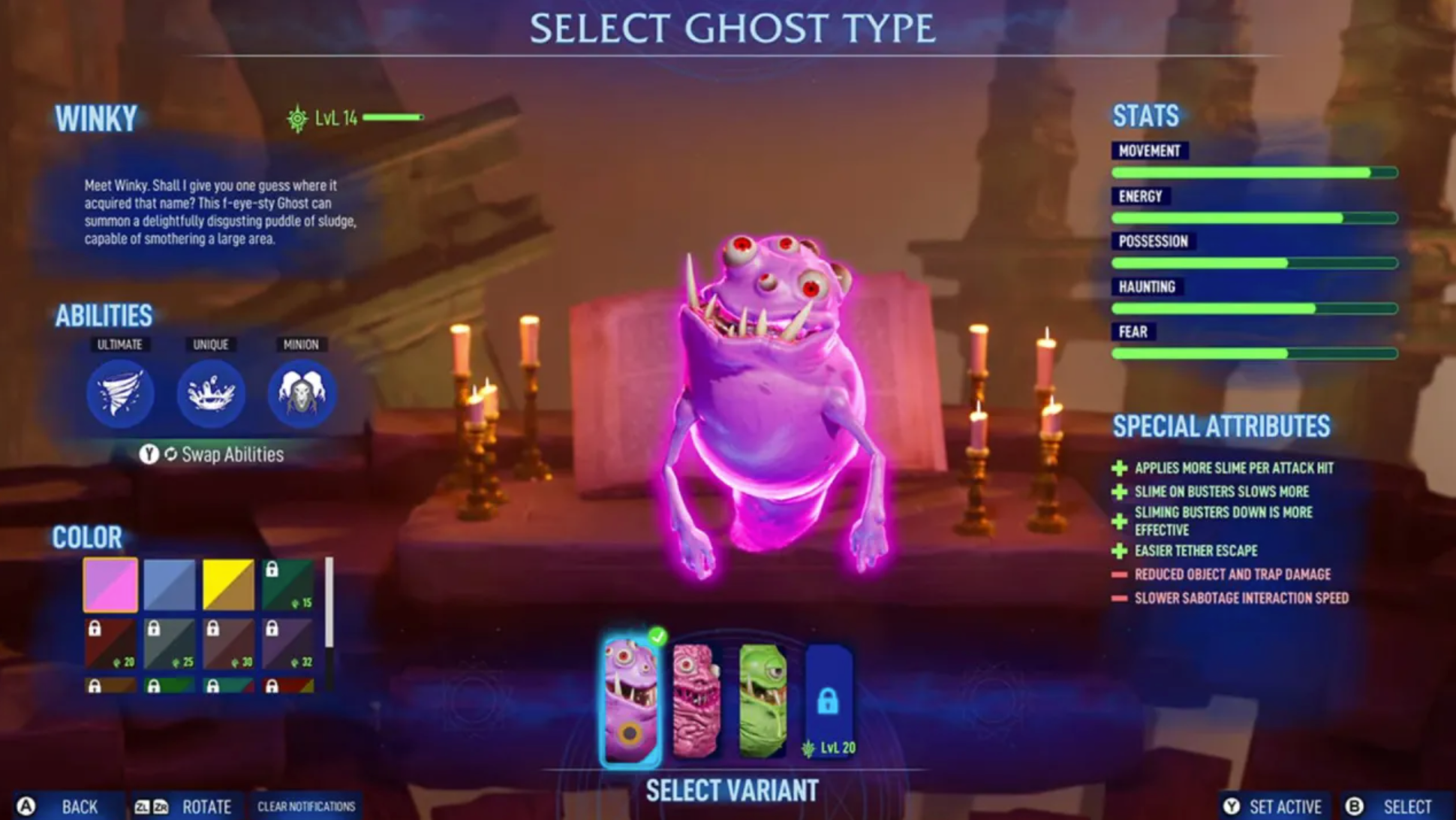Switch to the Abilities section
Viewport: 1456px width, 820px height.
pyautogui.click(x=104, y=316)
